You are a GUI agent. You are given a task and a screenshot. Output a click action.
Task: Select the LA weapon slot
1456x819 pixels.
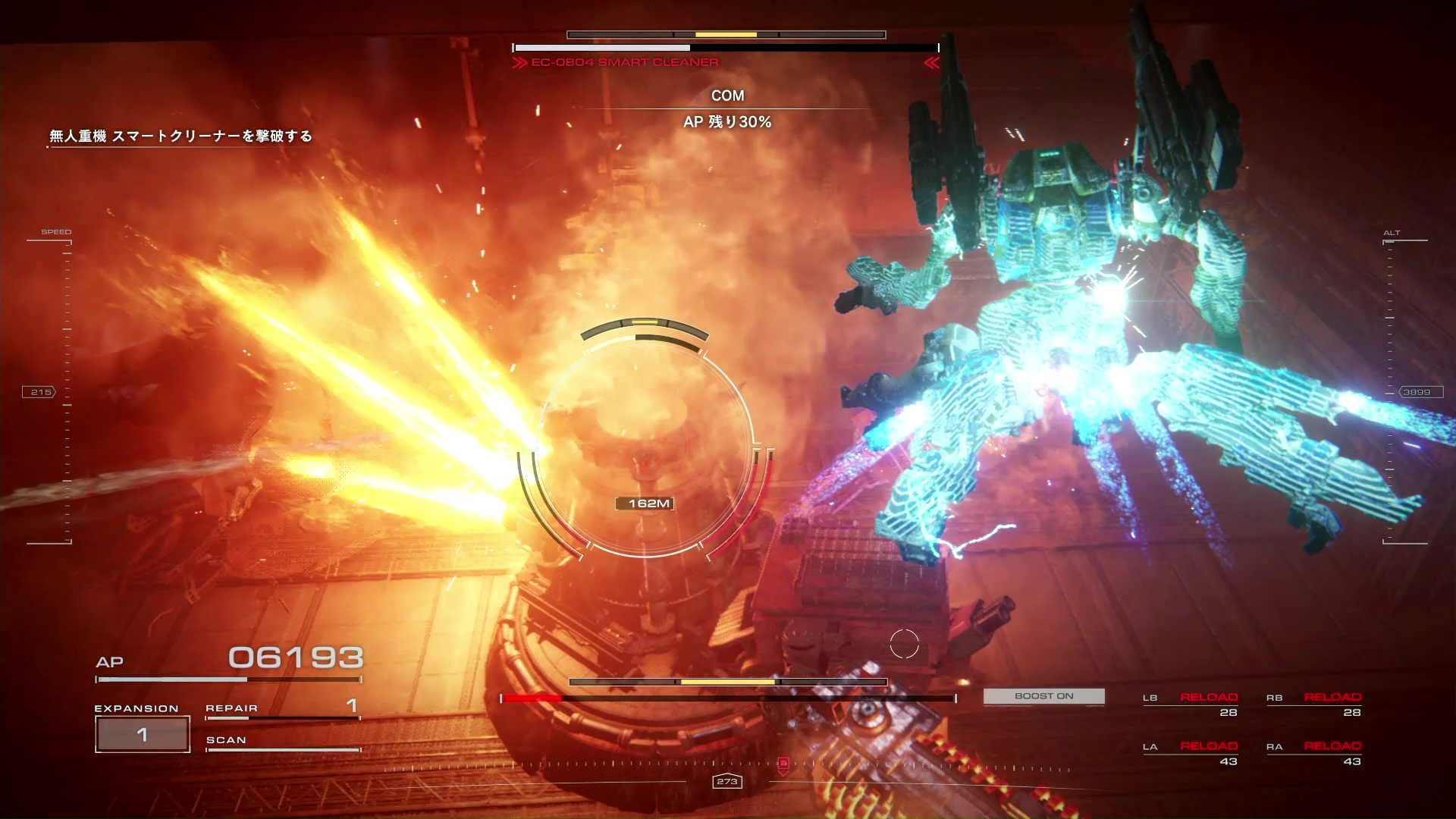click(1191, 754)
